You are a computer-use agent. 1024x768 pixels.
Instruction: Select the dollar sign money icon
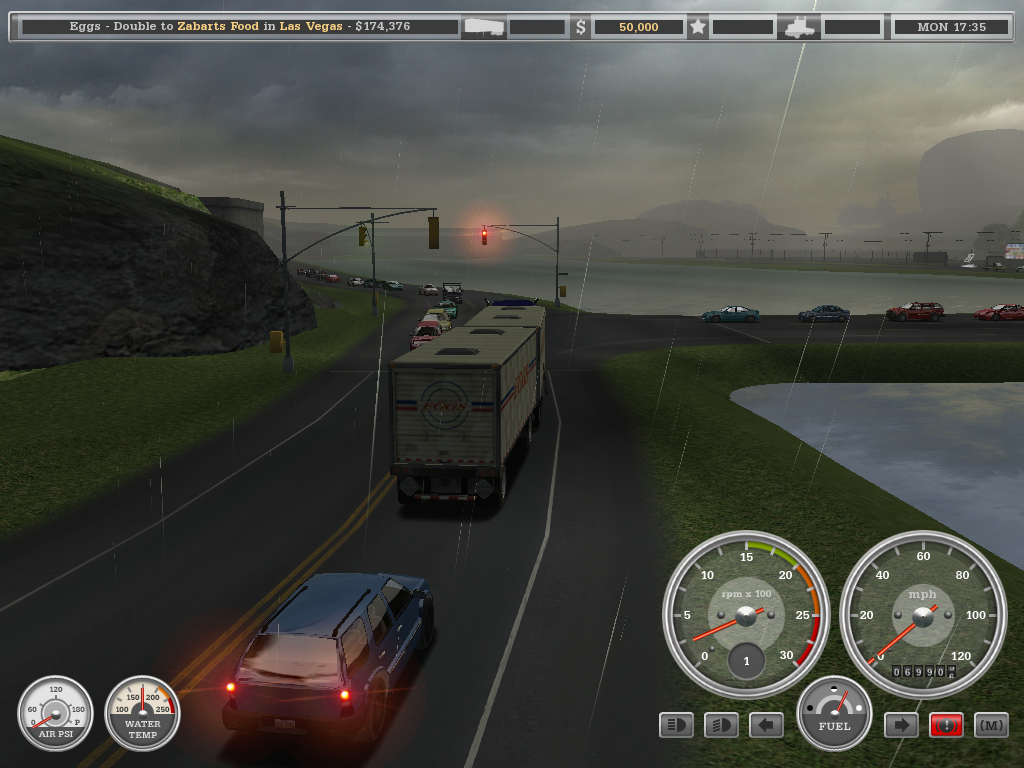pyautogui.click(x=581, y=27)
